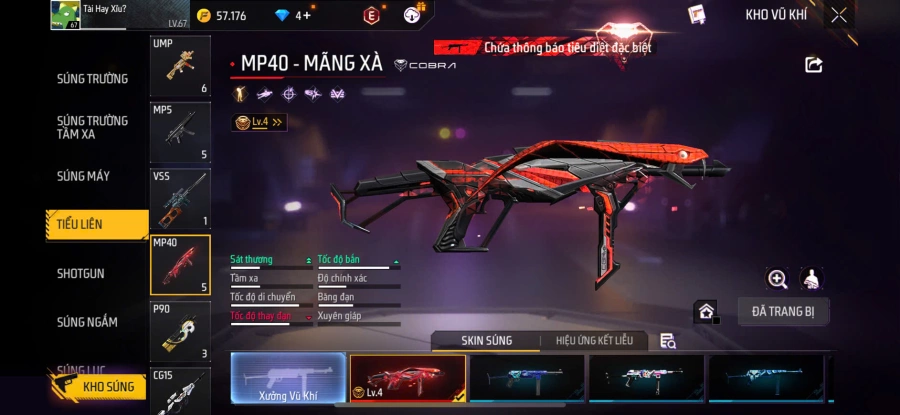Add diamonds via the diamond counter
Viewport: 900px width, 415px height.
[x=295, y=15]
